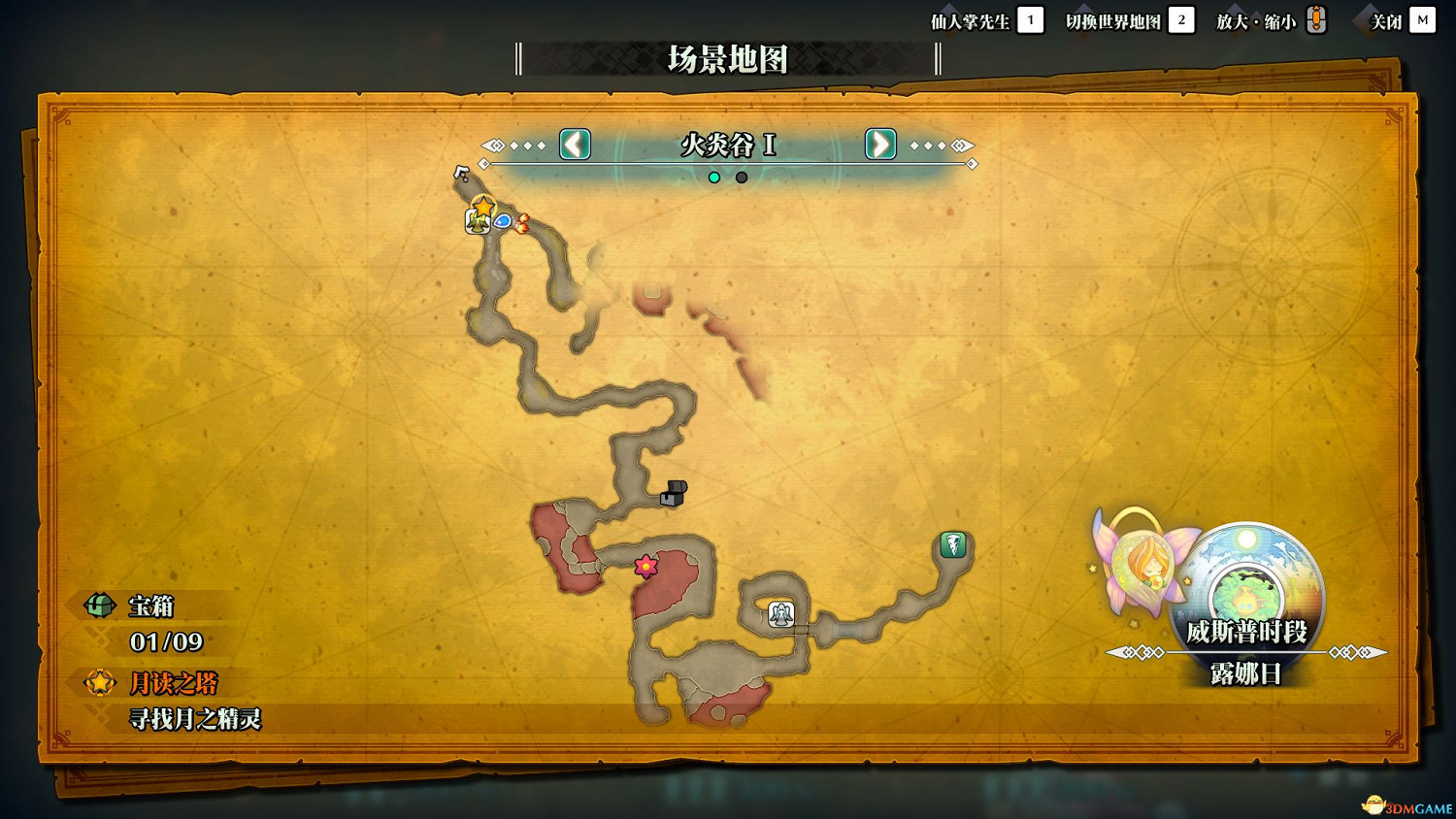Select the pink flower marker on the map

[x=645, y=566]
